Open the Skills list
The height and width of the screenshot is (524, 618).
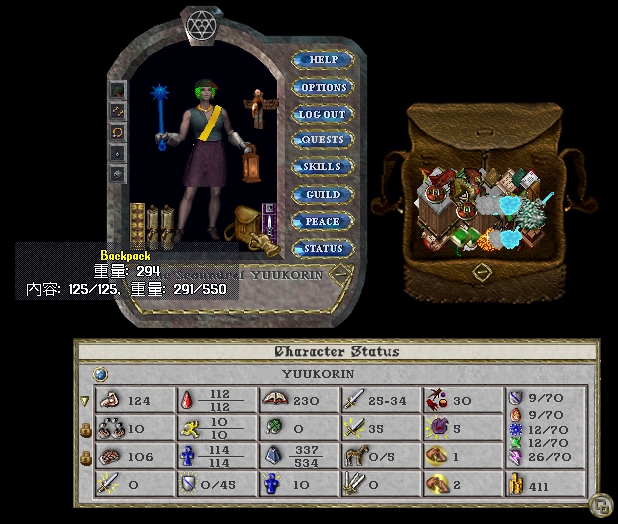tap(323, 167)
